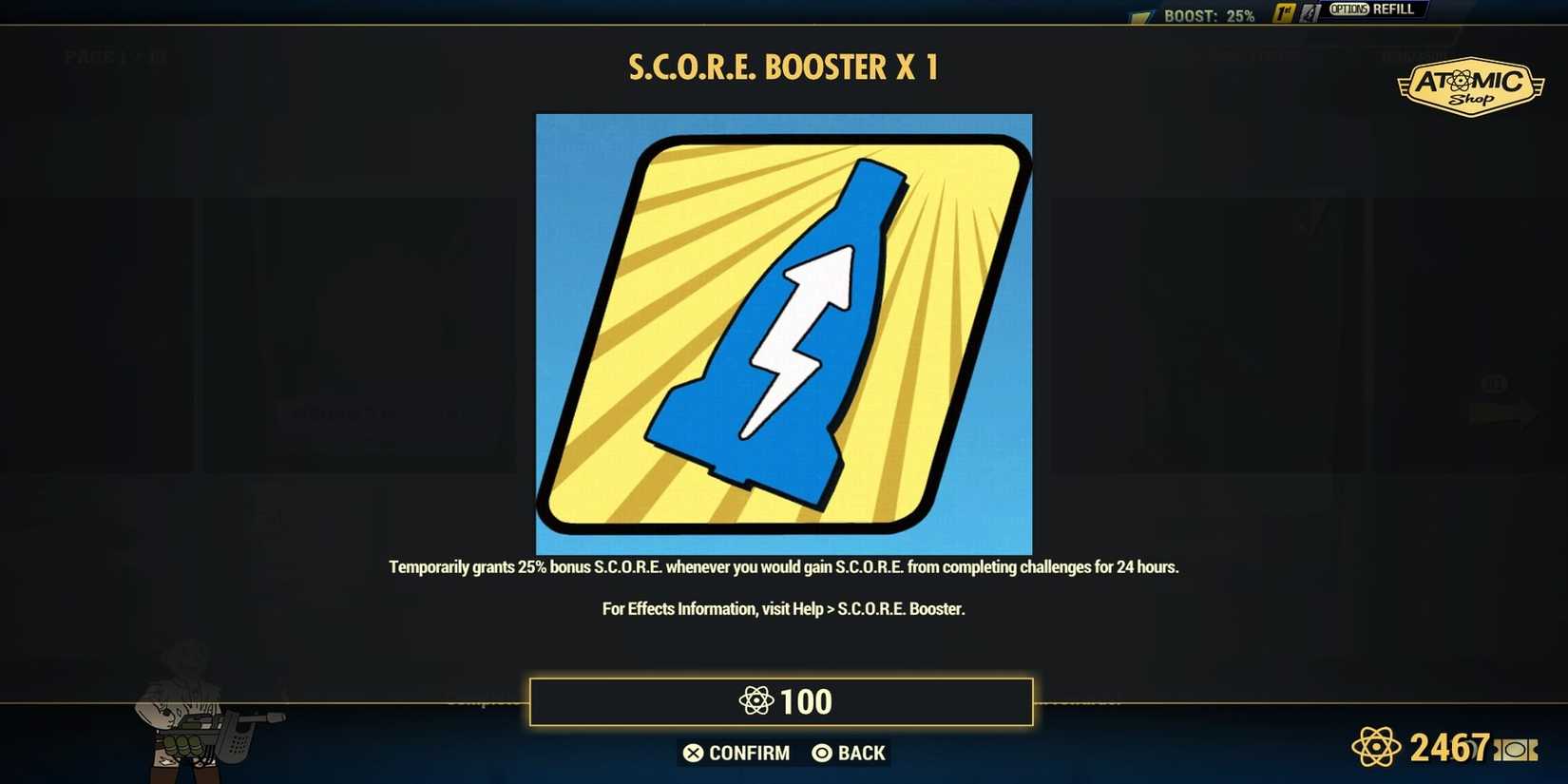Click the Back circle icon
The image size is (1568, 784).
tap(820, 753)
